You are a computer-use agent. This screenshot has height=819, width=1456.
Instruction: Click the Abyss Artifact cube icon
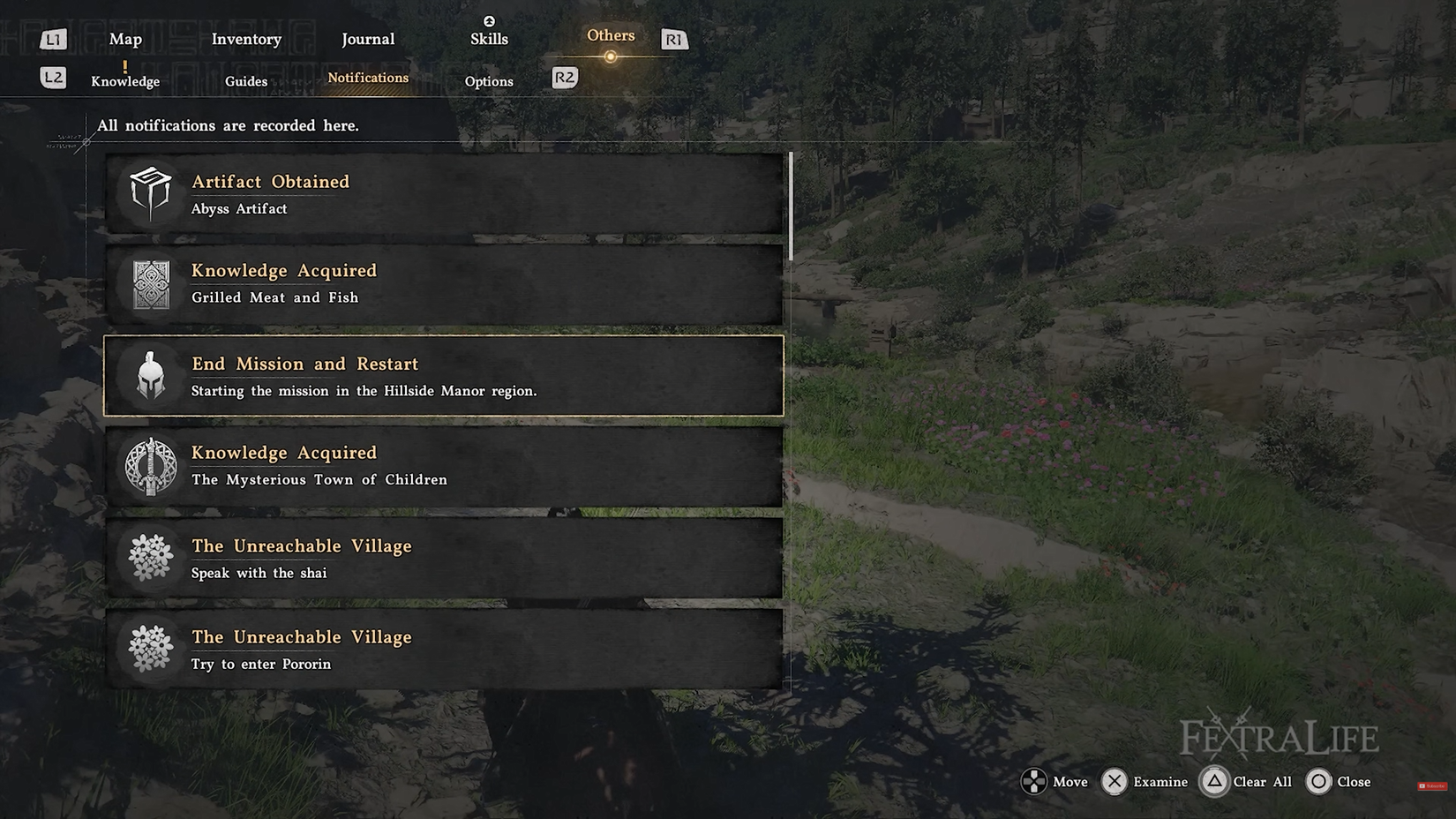148,192
